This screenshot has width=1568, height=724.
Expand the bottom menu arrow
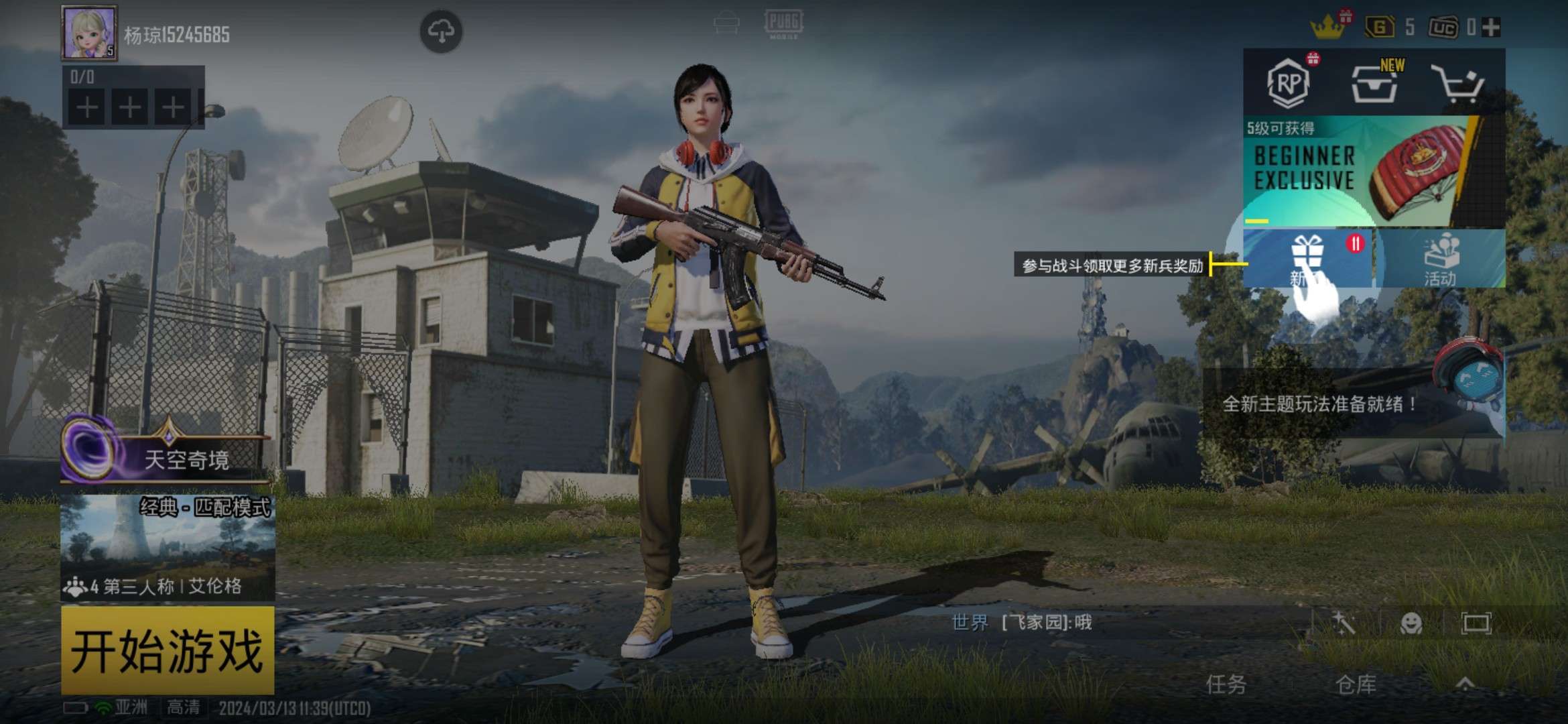(1465, 684)
